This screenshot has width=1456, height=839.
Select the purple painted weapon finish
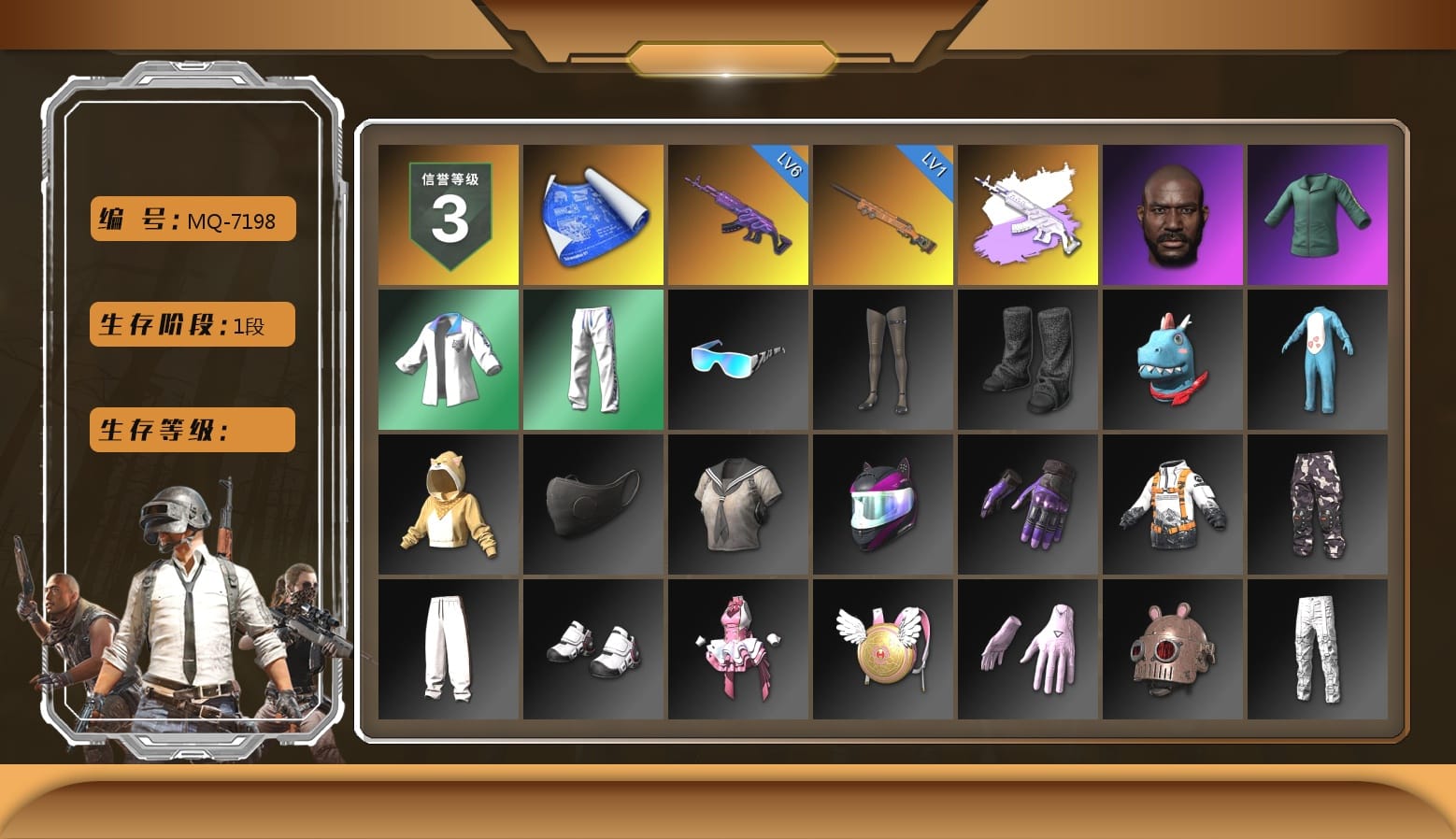tap(1028, 214)
